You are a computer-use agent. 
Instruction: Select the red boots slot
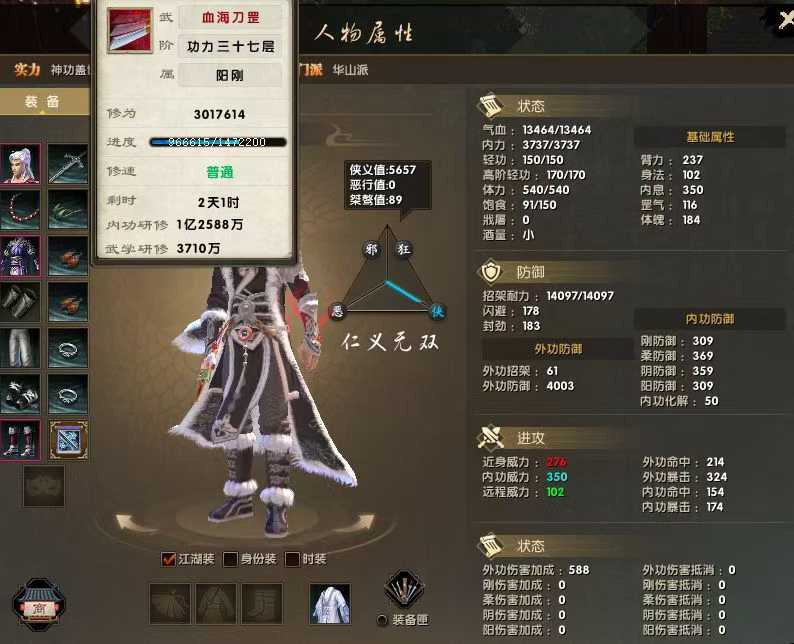pos(20,440)
